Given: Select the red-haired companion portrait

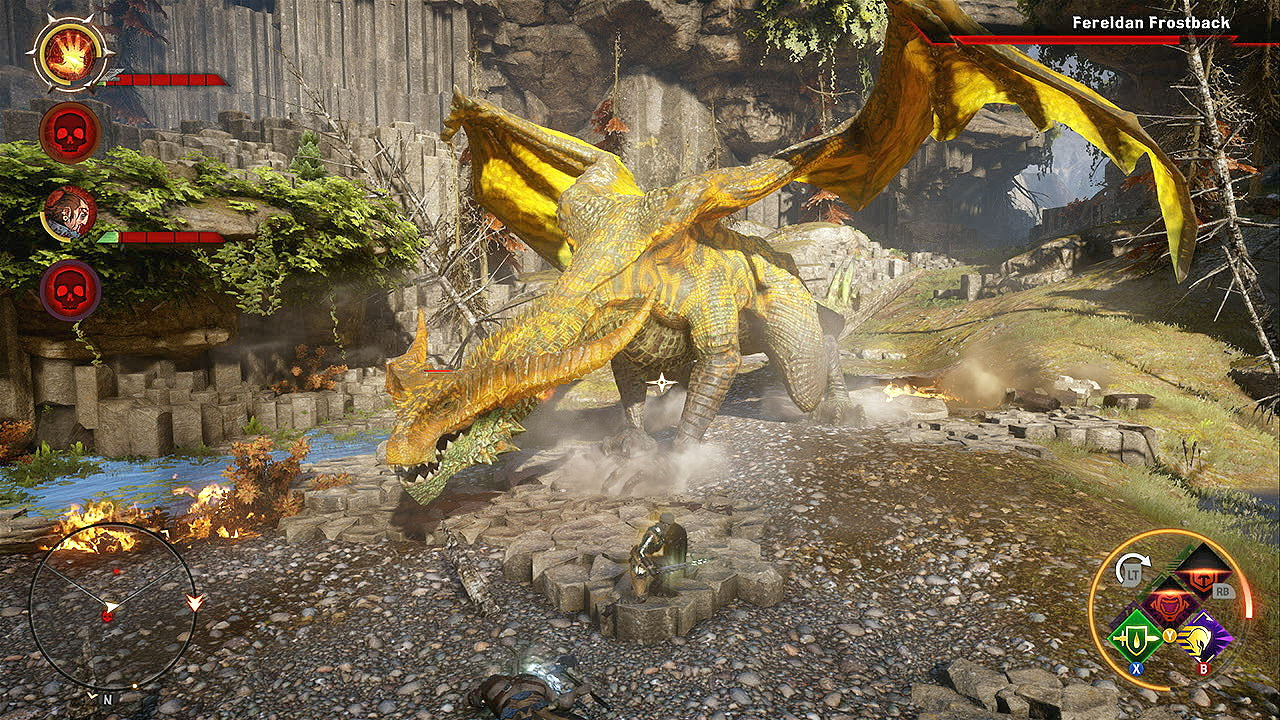Looking at the screenshot, I should click(x=69, y=212).
